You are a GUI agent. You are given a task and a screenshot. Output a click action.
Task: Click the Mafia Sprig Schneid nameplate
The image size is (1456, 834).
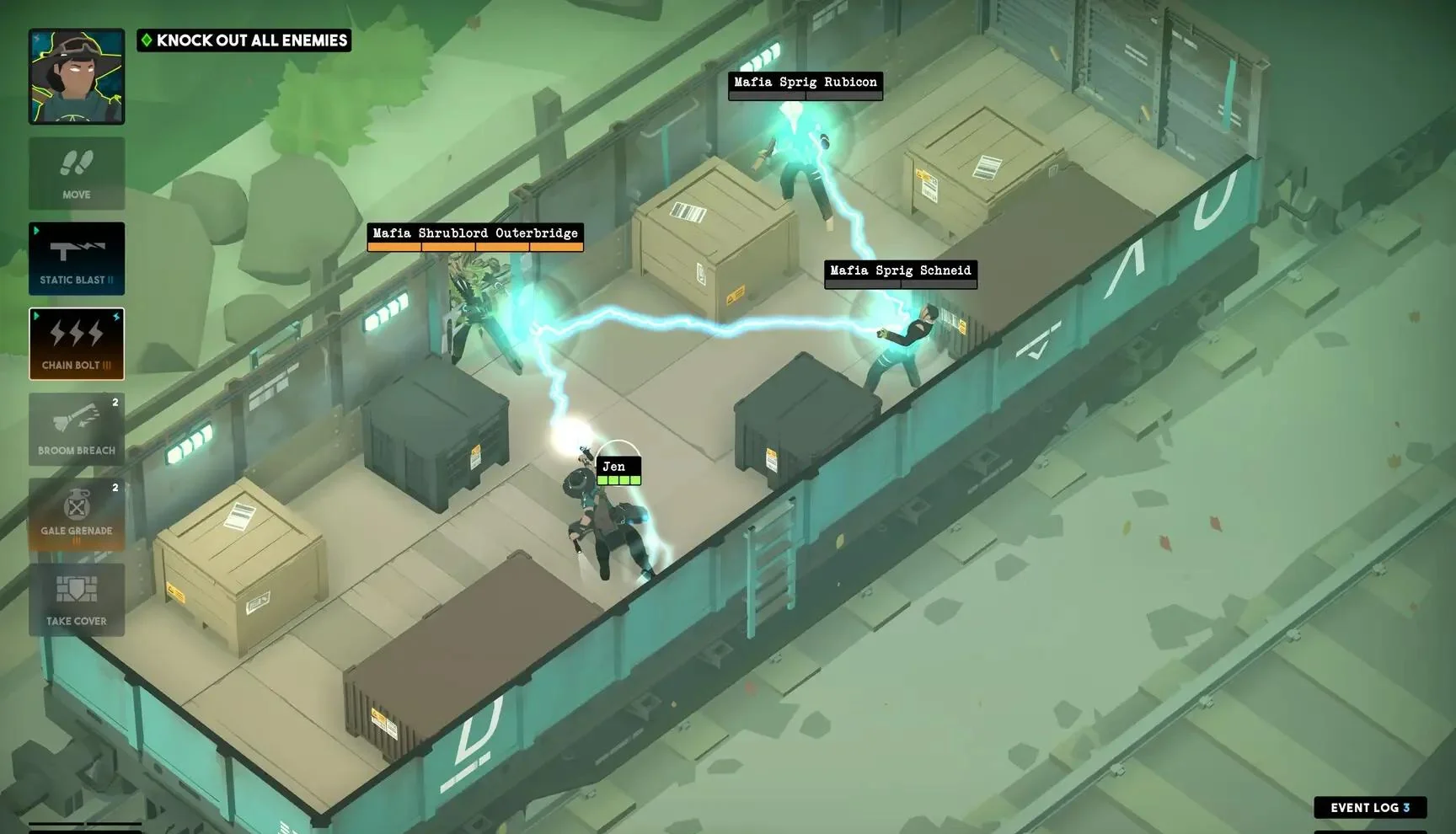click(x=900, y=270)
